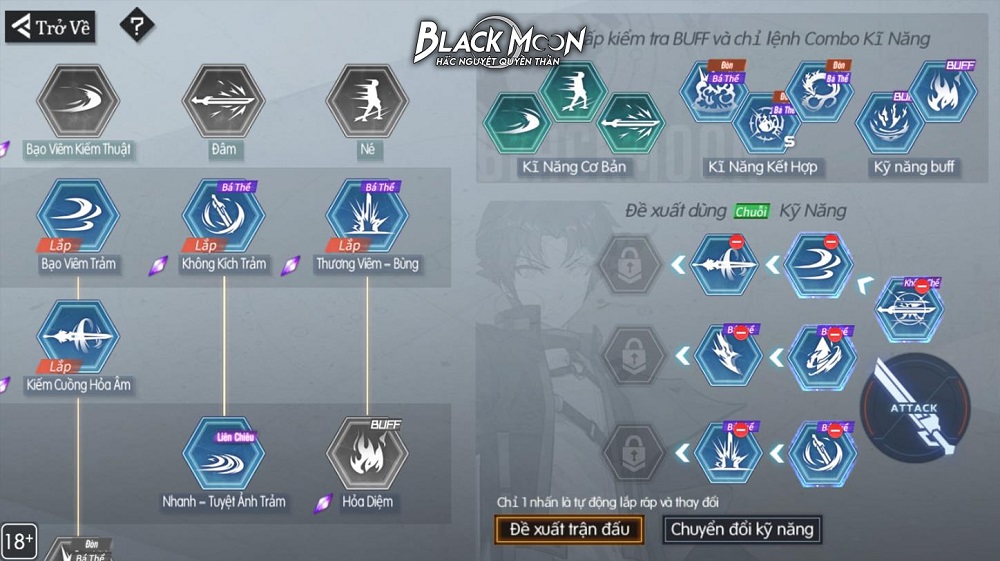Open the Kỹ năng buff skill group
1000x561 pixels.
tap(914, 115)
